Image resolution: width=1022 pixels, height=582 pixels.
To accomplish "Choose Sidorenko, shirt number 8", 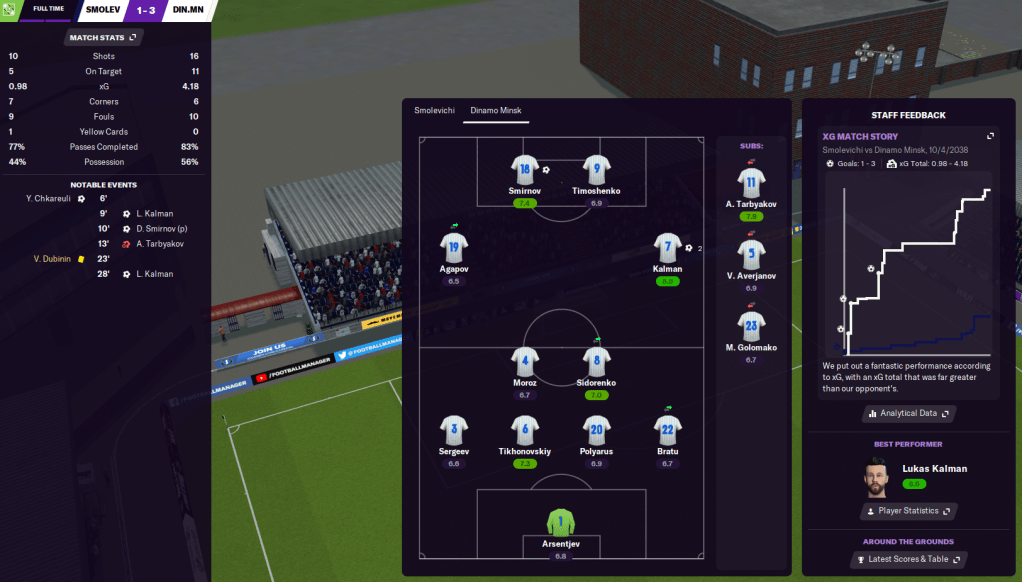I will coord(597,361).
